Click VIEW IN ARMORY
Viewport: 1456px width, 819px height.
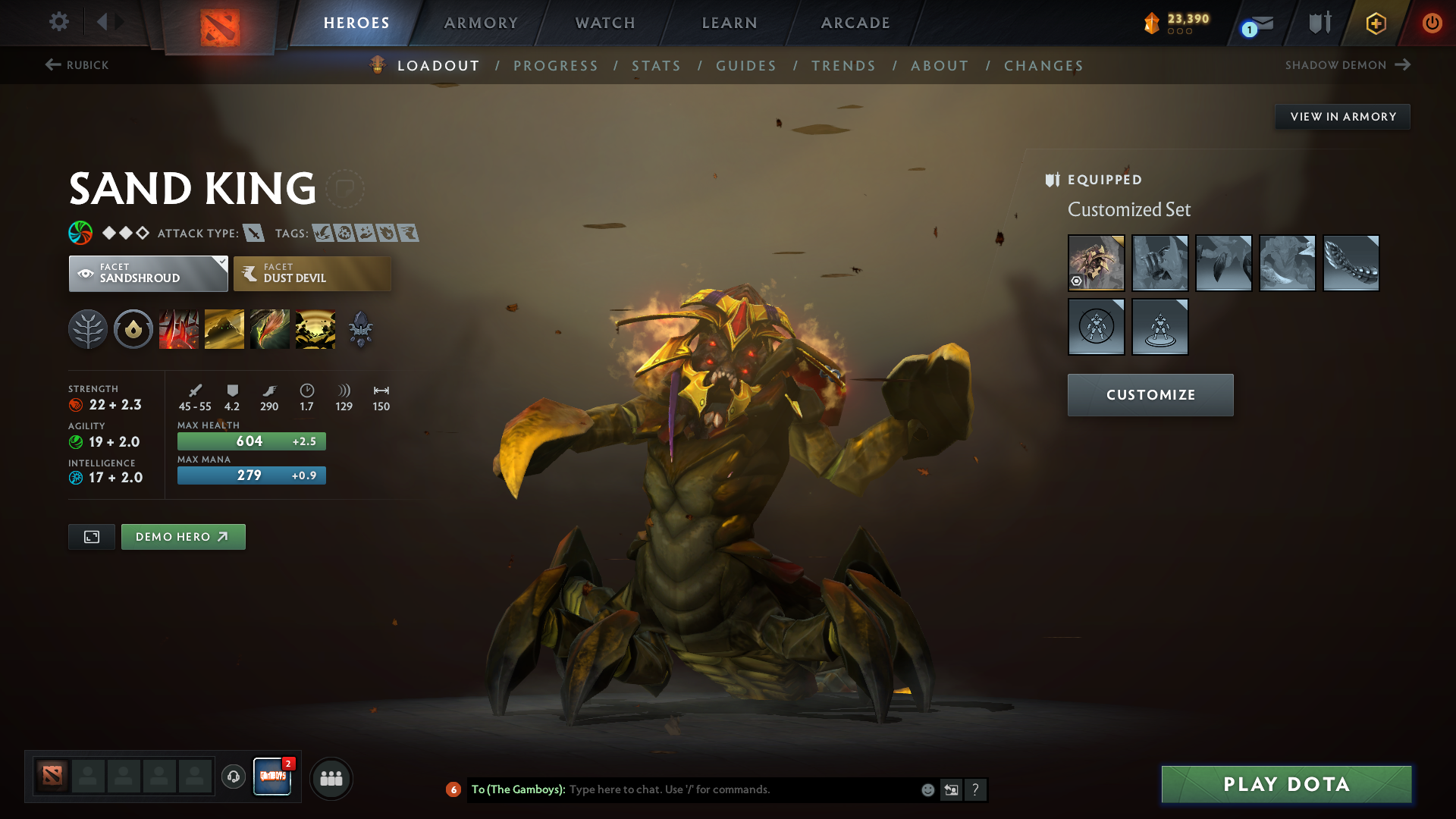(x=1342, y=116)
